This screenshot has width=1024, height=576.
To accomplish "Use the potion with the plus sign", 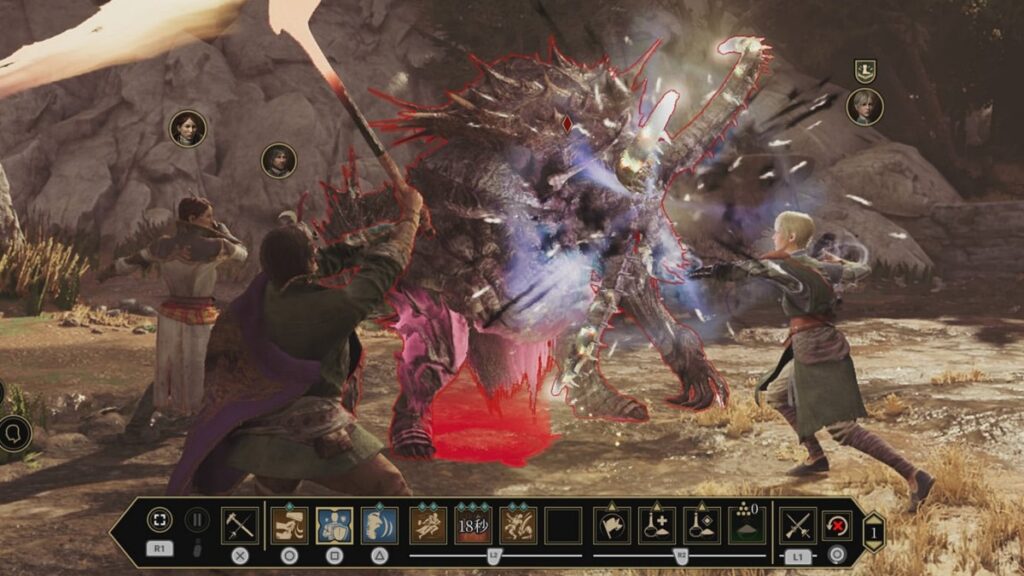I will [x=657, y=525].
